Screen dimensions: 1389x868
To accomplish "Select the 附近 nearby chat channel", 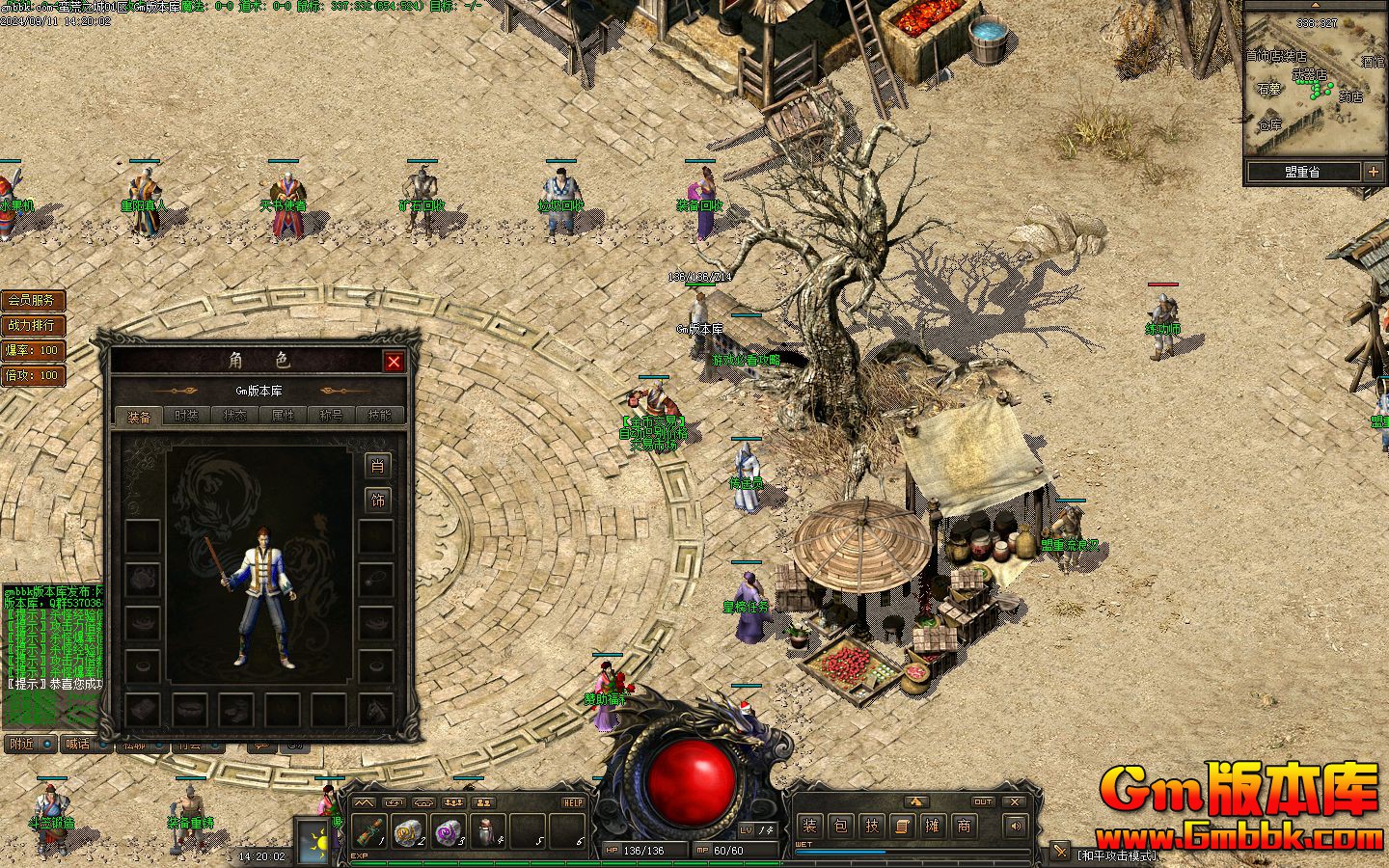I will coord(23,744).
